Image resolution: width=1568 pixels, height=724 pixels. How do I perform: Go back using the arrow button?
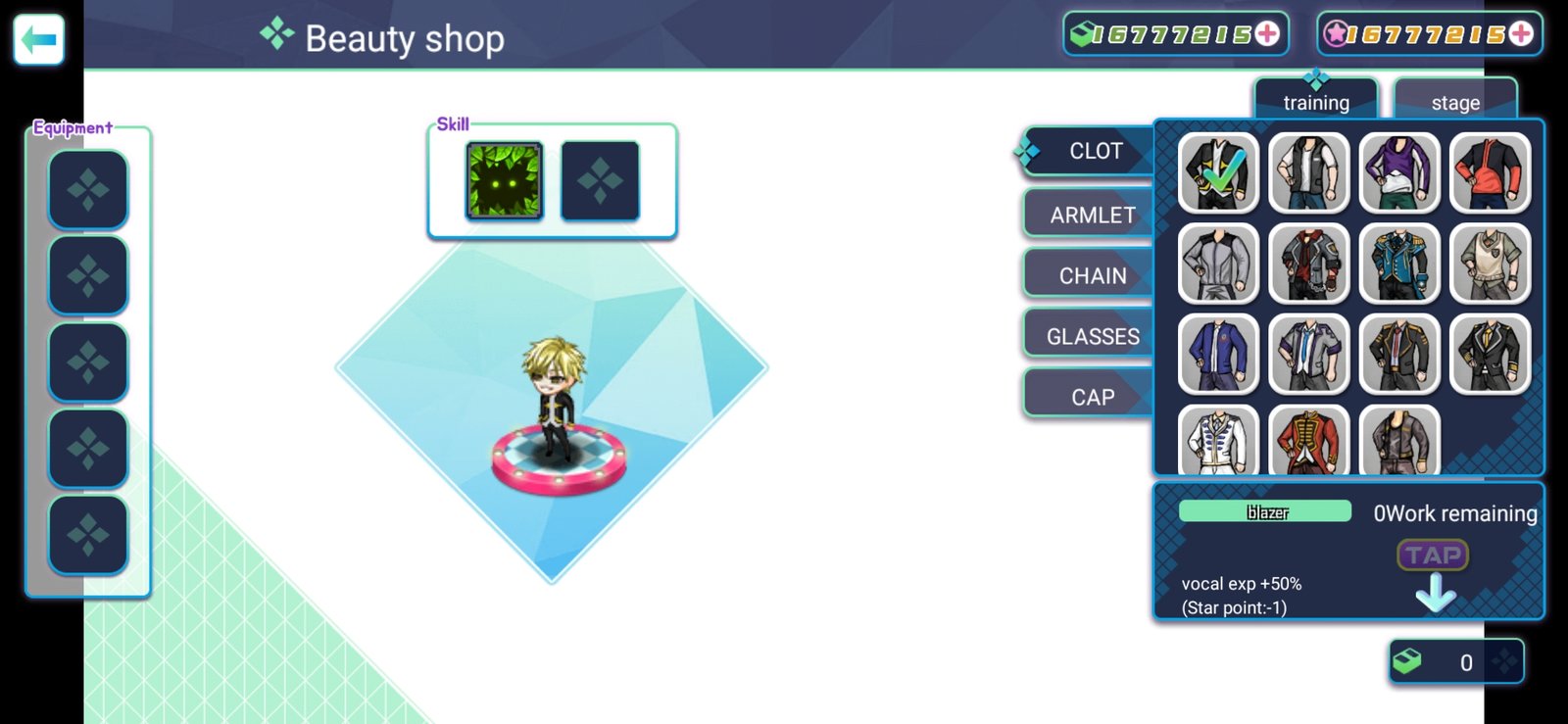39,40
